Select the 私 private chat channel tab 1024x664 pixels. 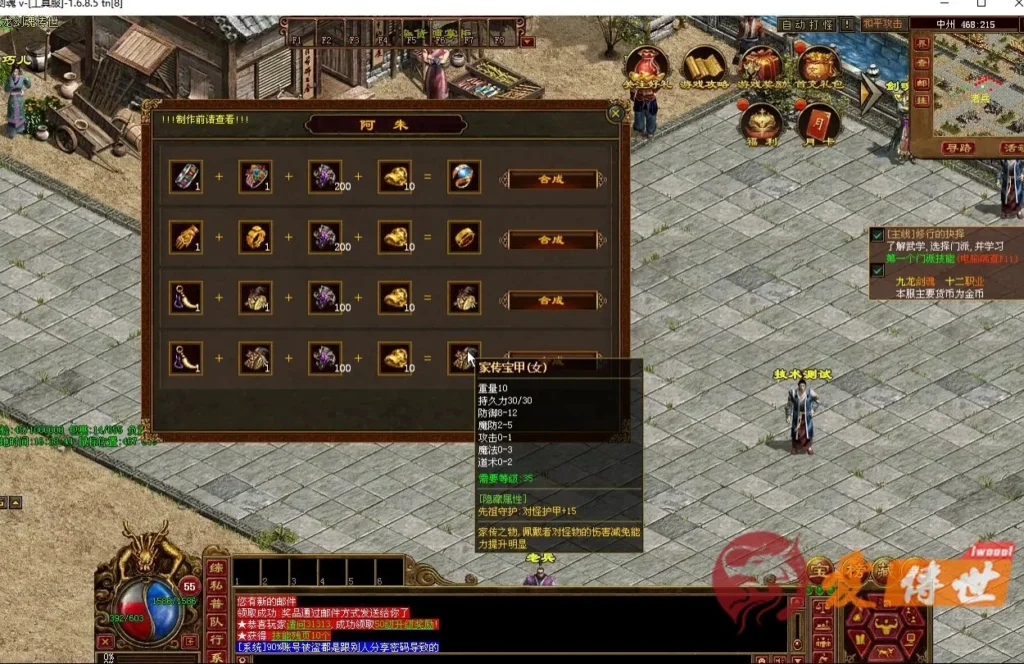(x=215, y=587)
